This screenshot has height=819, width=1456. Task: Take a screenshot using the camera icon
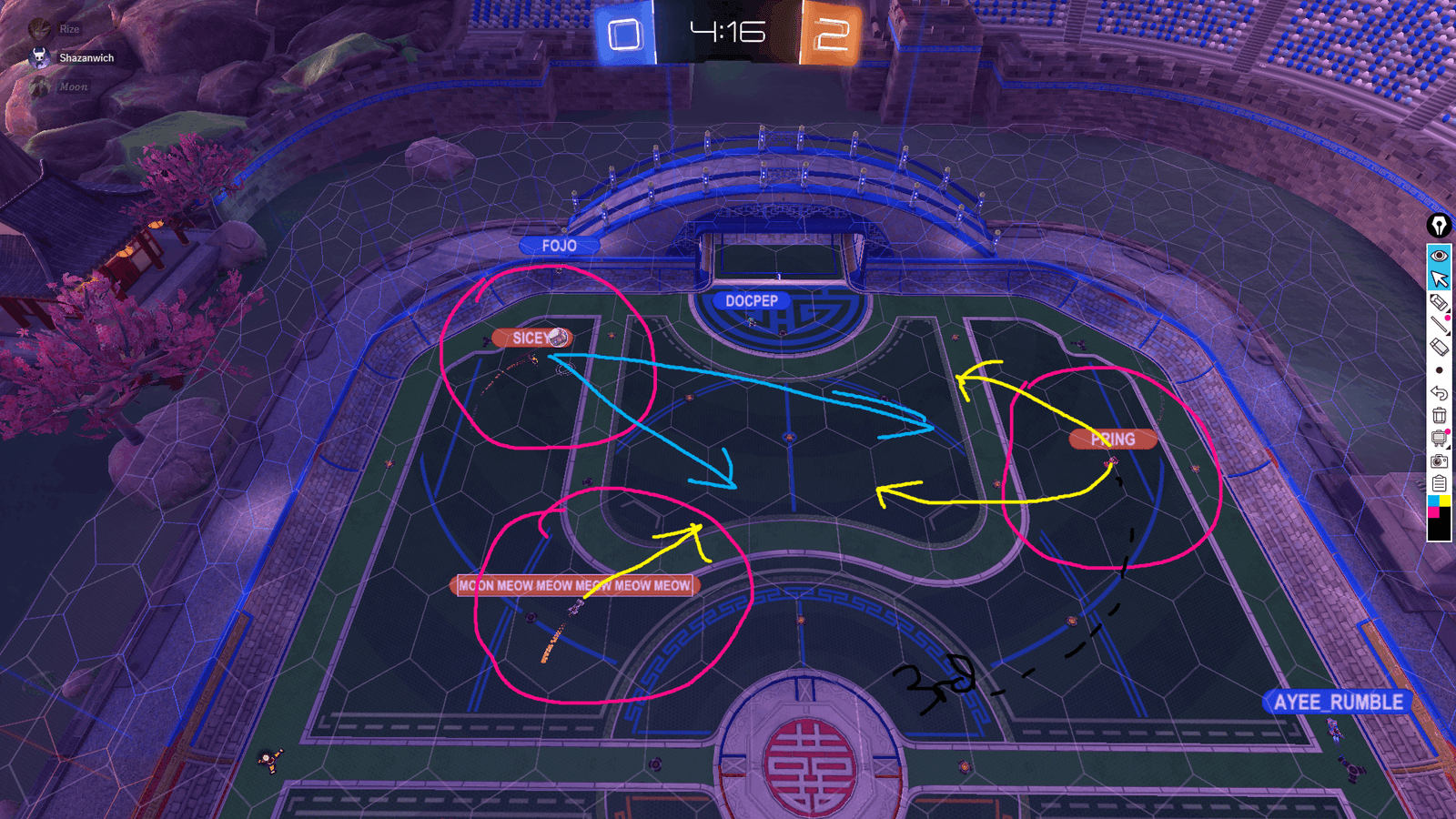(1440, 460)
